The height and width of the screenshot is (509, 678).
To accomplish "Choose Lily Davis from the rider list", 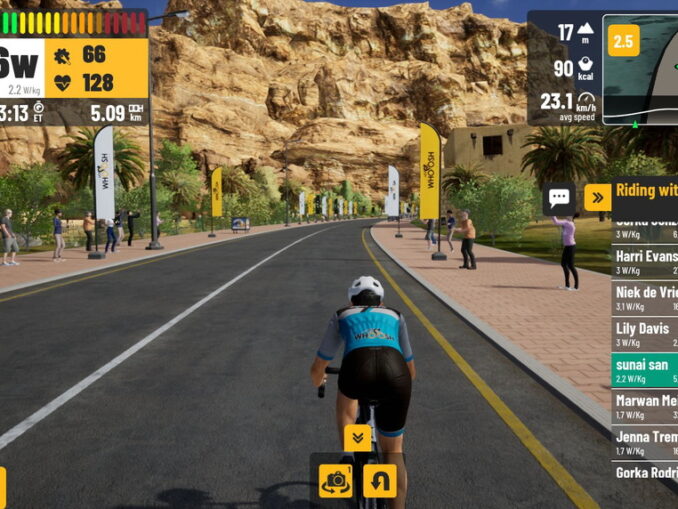I will click(x=645, y=334).
